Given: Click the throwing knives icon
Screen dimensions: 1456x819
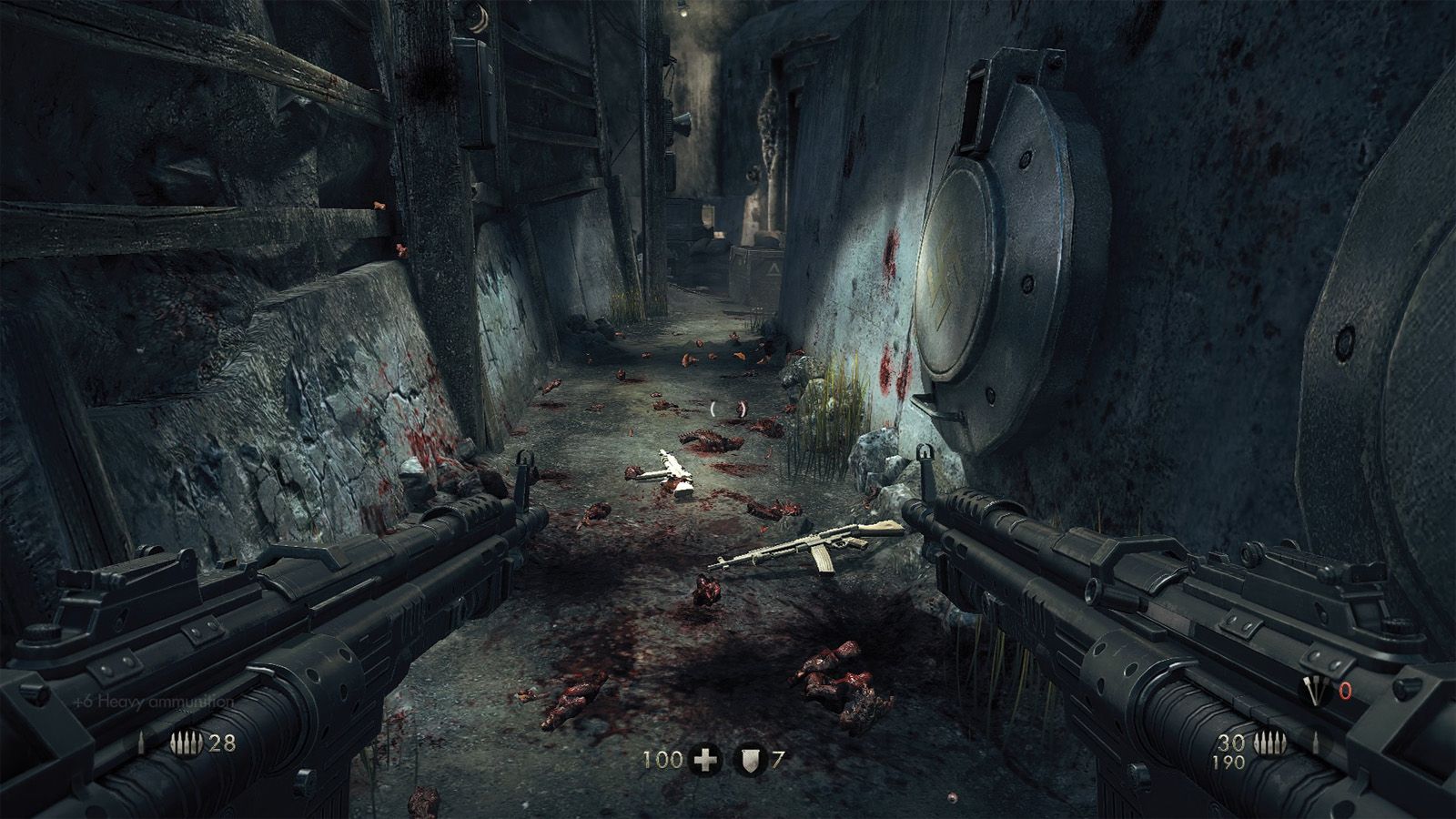Looking at the screenshot, I should point(1314,692).
